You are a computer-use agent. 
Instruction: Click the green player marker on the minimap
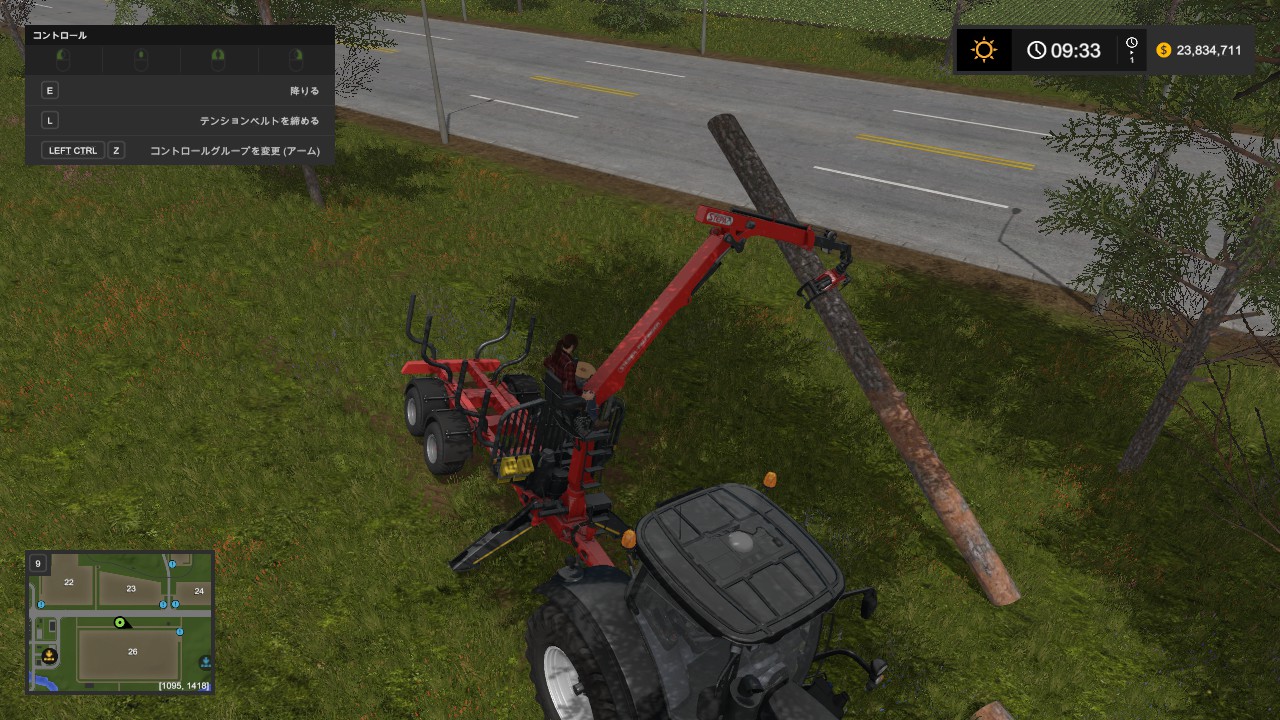[x=120, y=623]
